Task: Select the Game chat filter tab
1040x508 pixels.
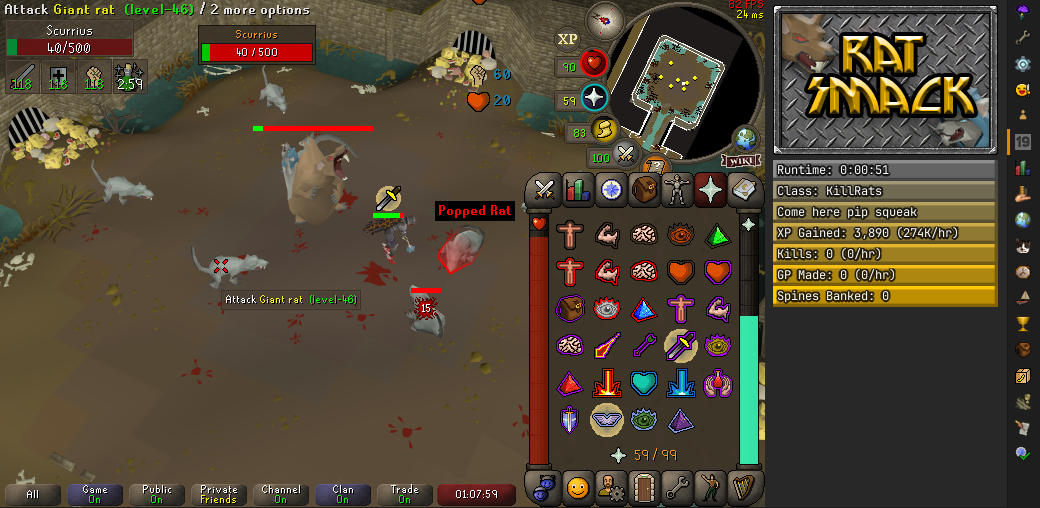Action: tap(95, 494)
